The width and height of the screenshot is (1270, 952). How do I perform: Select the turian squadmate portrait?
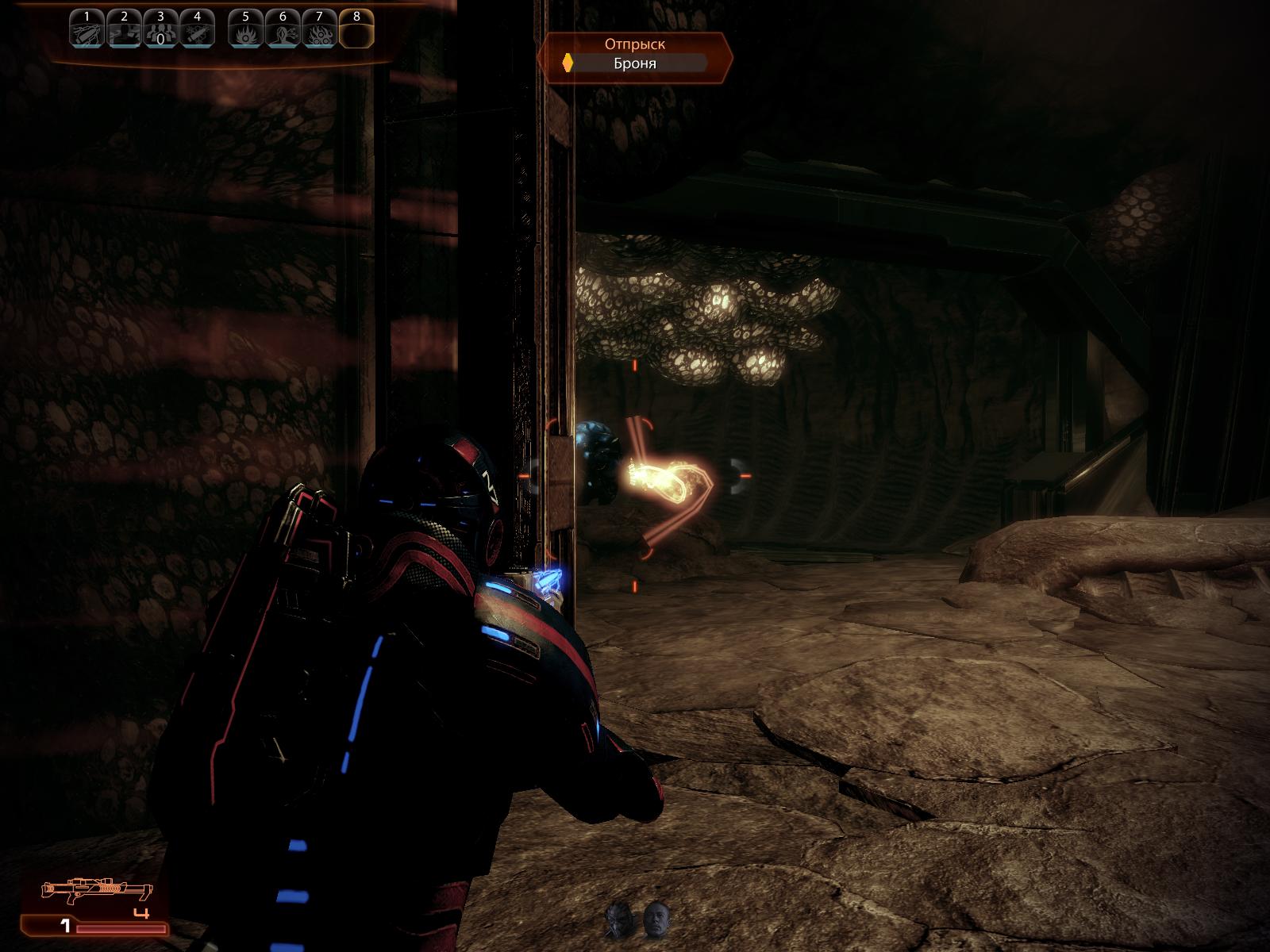(618, 920)
